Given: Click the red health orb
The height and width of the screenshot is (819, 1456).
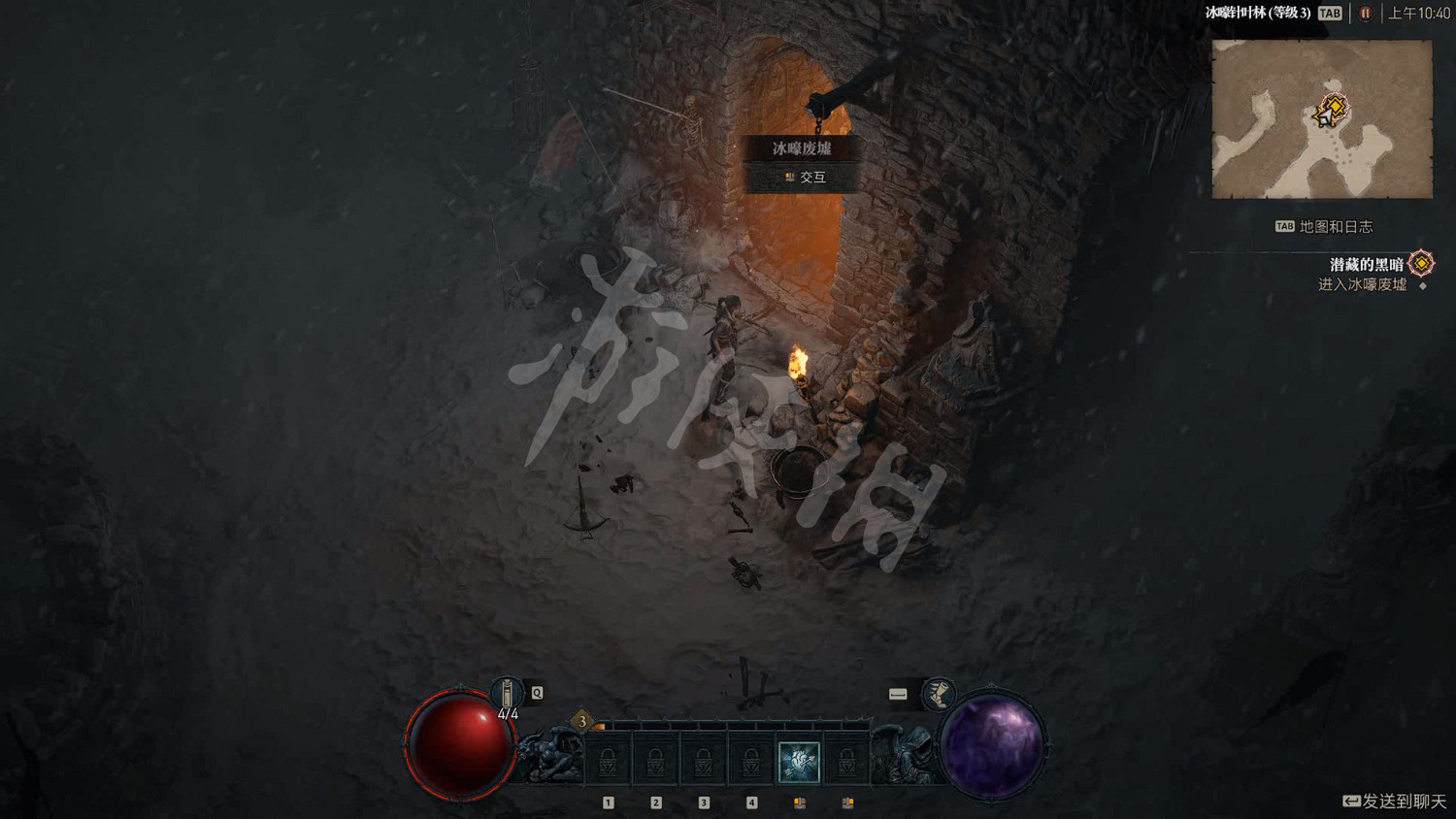Looking at the screenshot, I should click(456, 740).
